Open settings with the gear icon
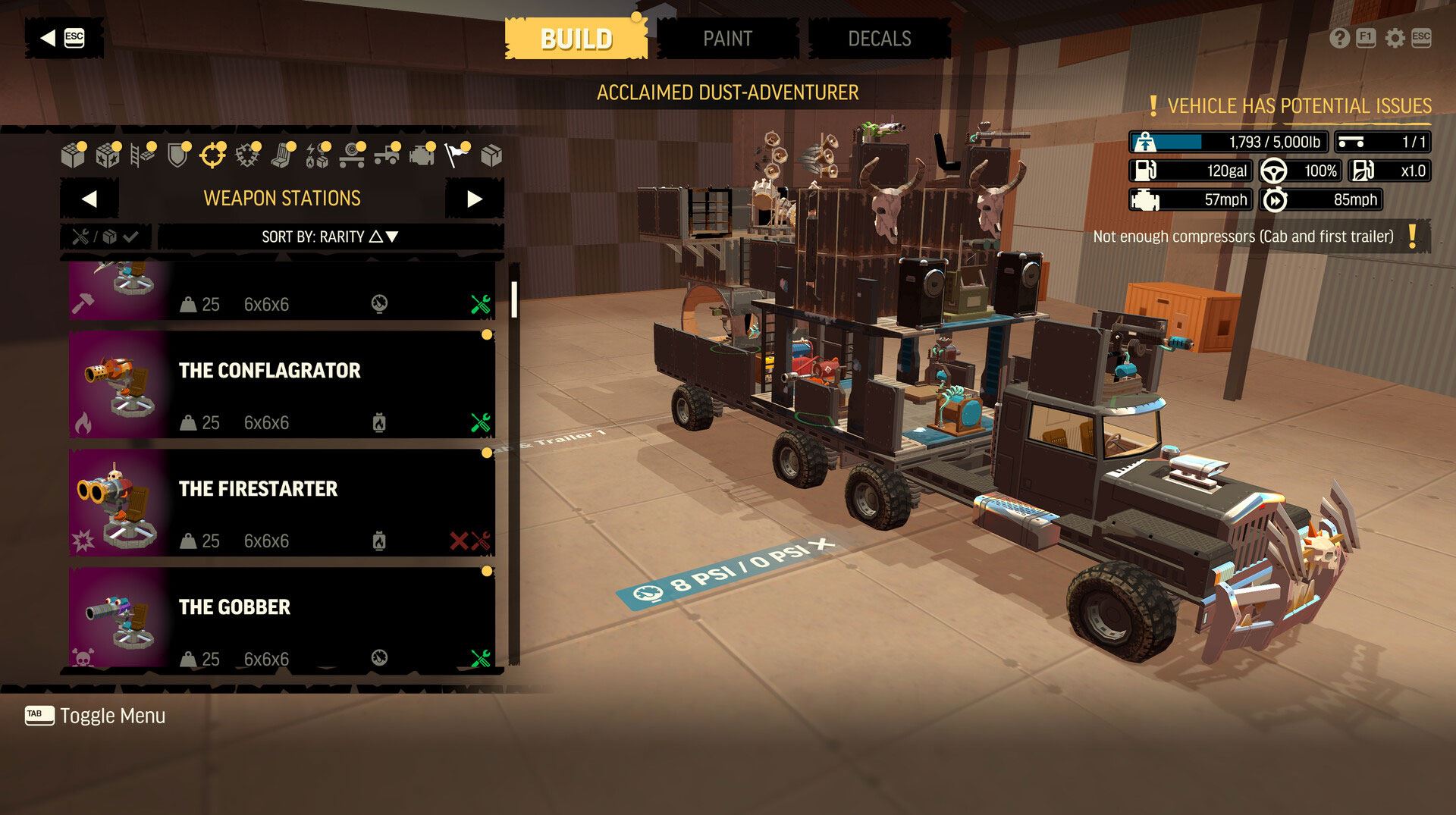 1395,38
